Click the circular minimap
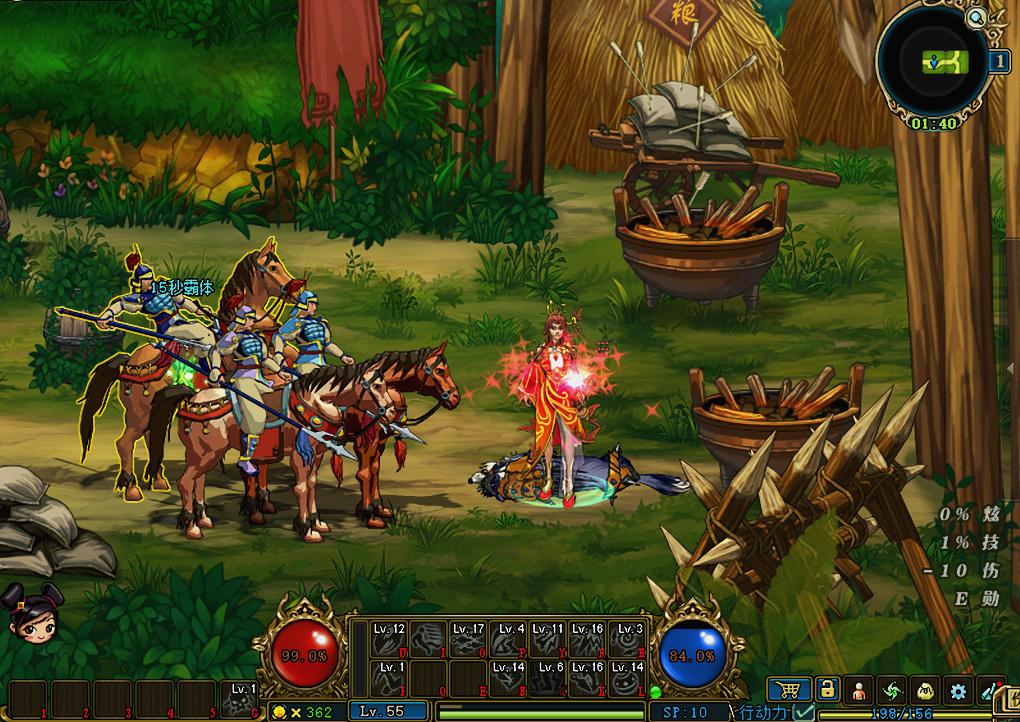Screen dimensions: 1020x722 pyautogui.click(x=933, y=62)
